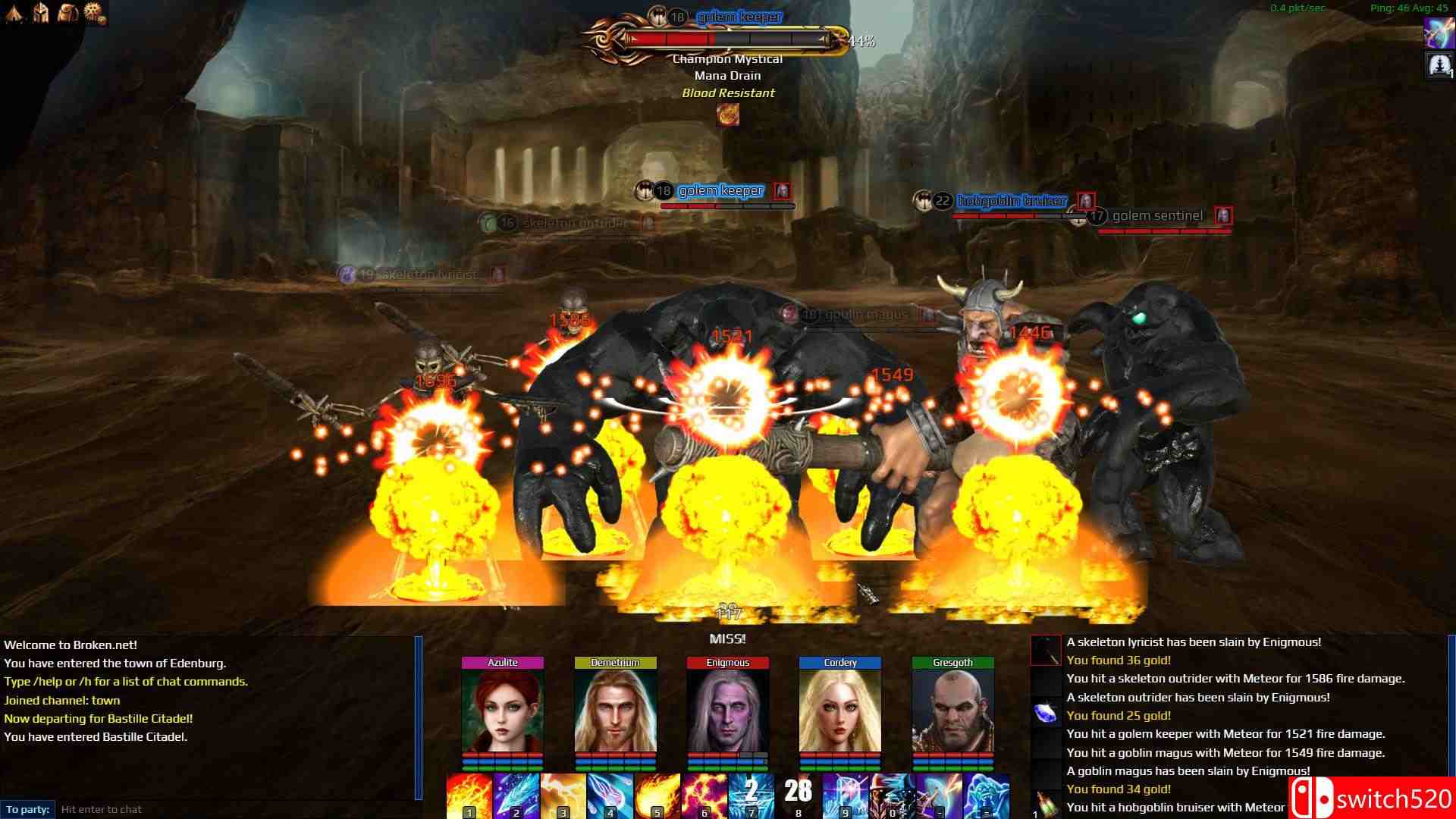The height and width of the screenshot is (819, 1456).
Task: Activate the hatted figure skill in slot 0
Action: pos(892,795)
